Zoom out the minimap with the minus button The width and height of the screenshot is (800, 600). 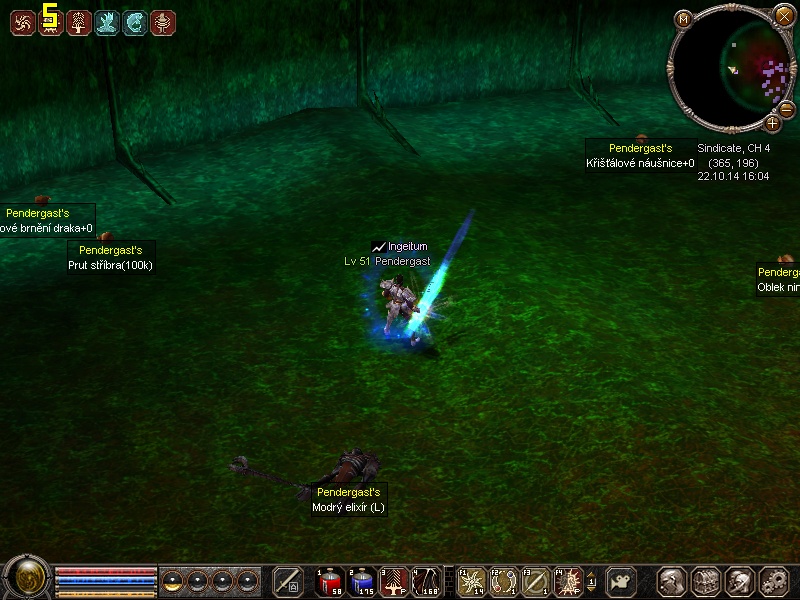pyautogui.click(x=787, y=107)
